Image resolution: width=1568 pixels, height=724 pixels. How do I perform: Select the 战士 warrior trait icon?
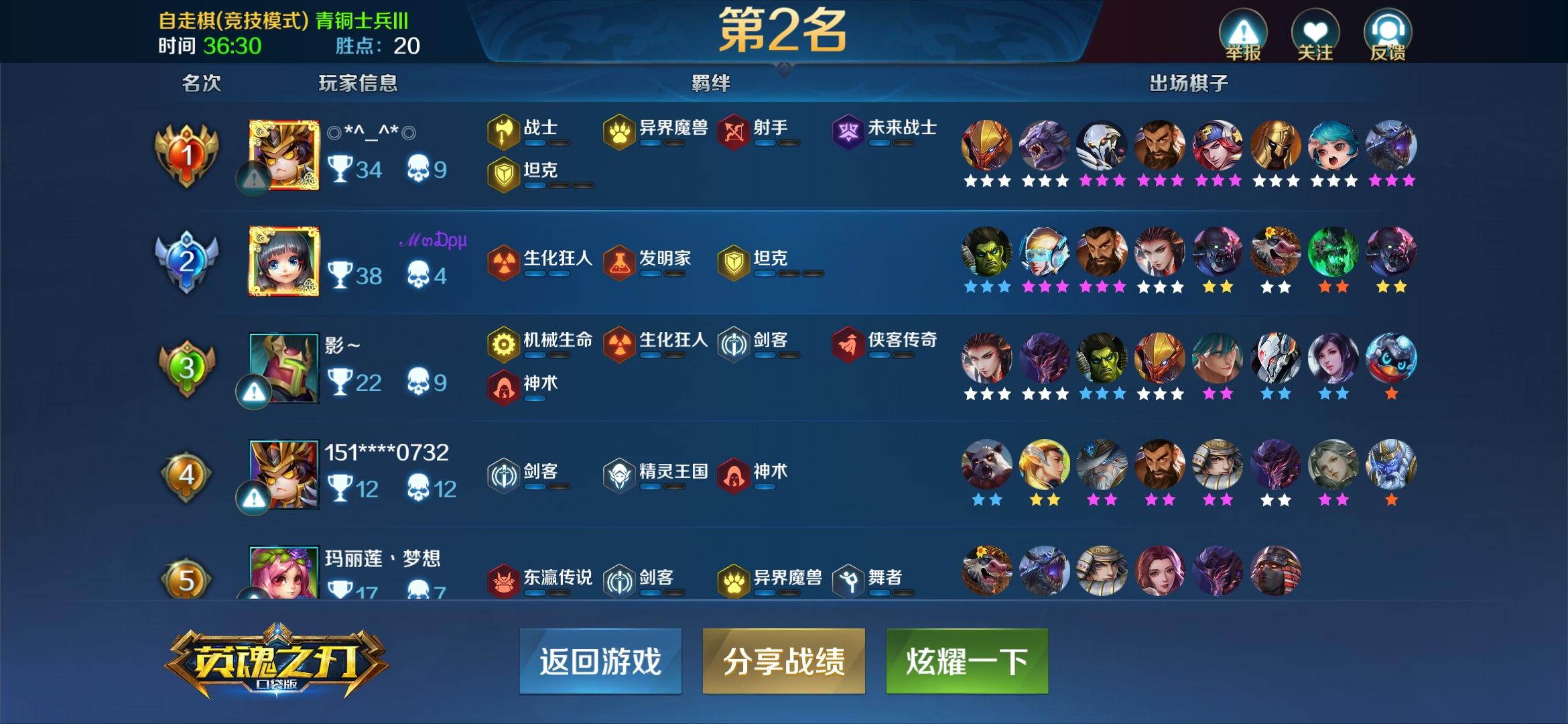tap(504, 131)
